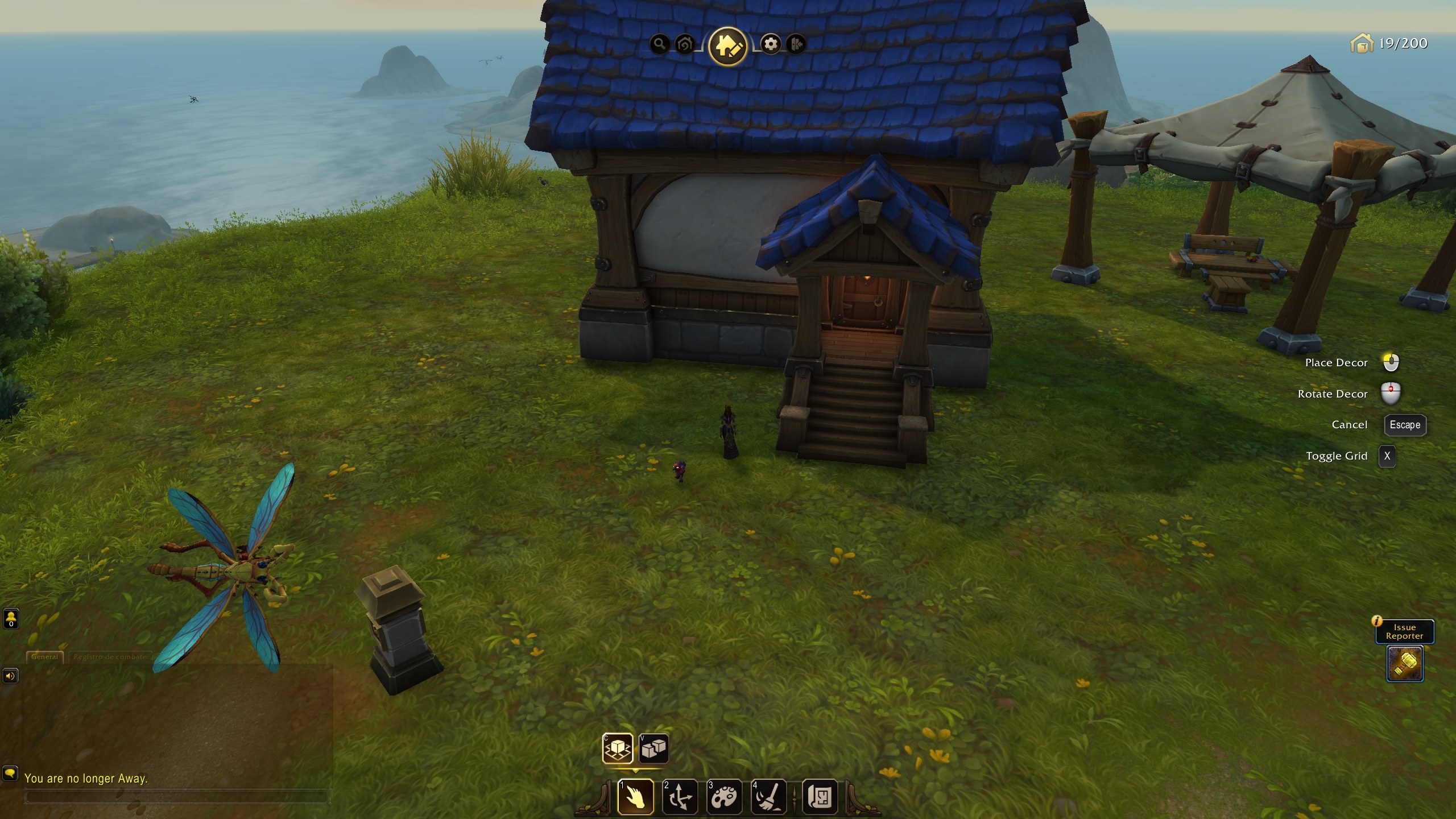1456x819 pixels.
Task: Click the house decor count icon
Action: 1361,43
